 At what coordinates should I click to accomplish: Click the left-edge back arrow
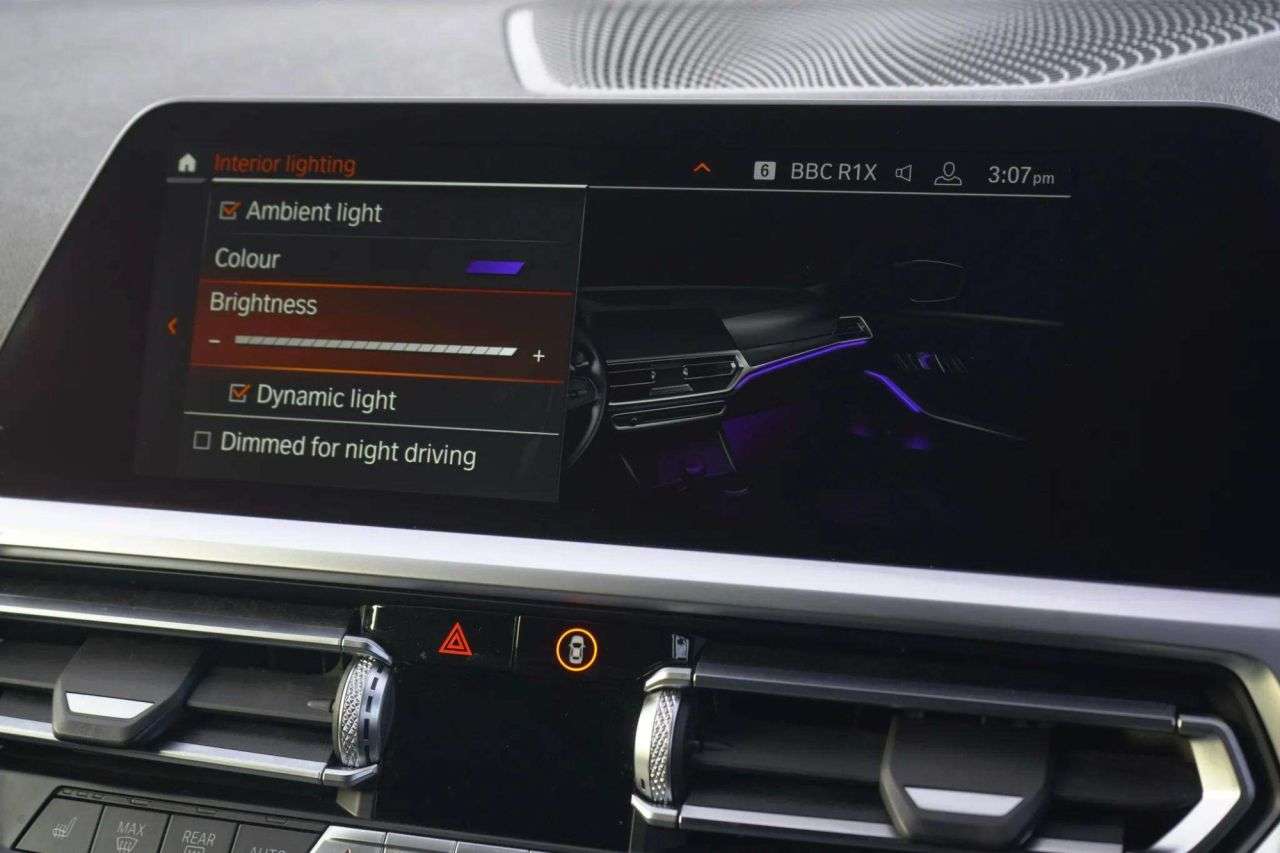pyautogui.click(x=172, y=327)
